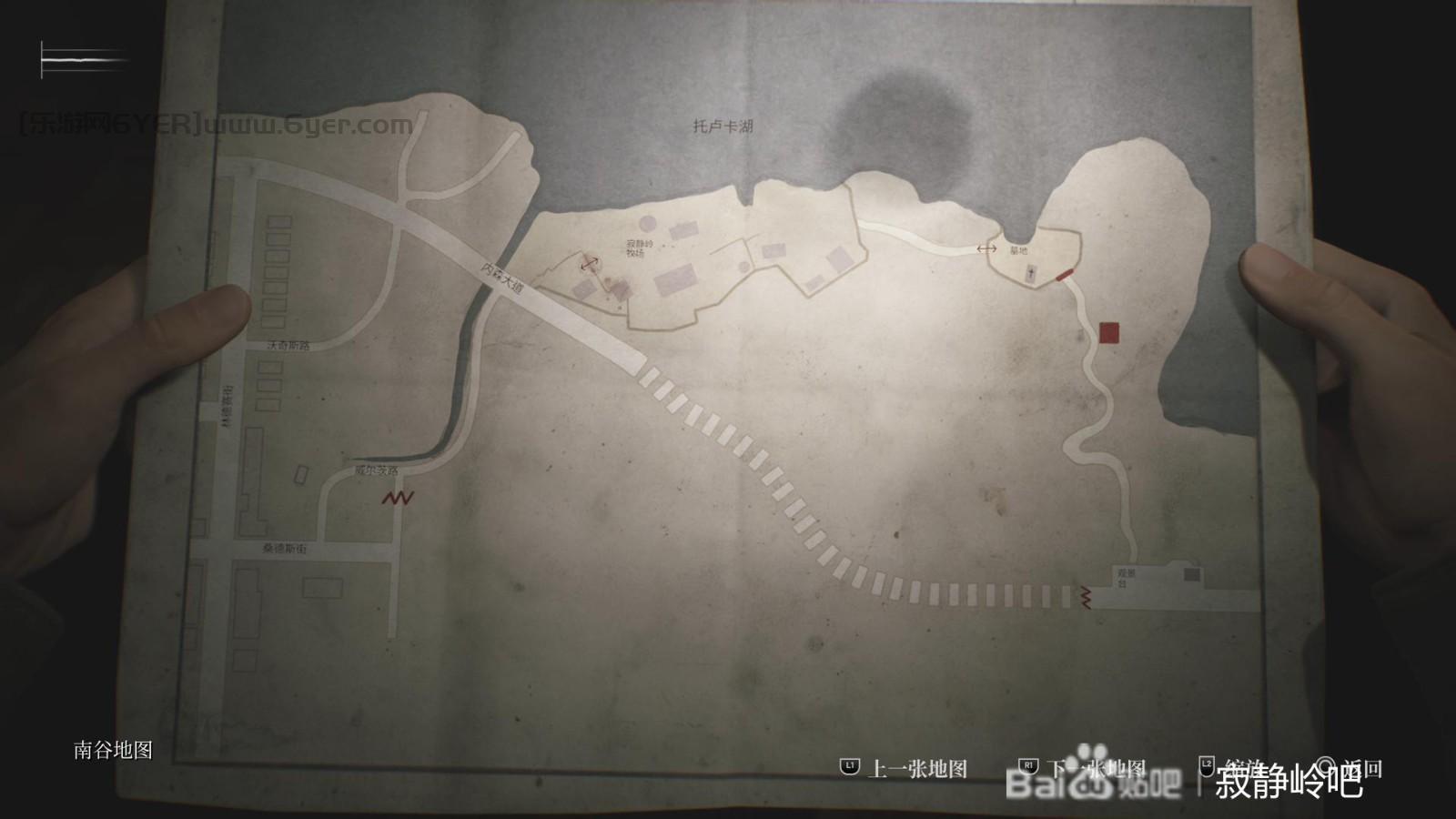
Task: Click the circle button icon beside 返回
Action: [x=1328, y=767]
